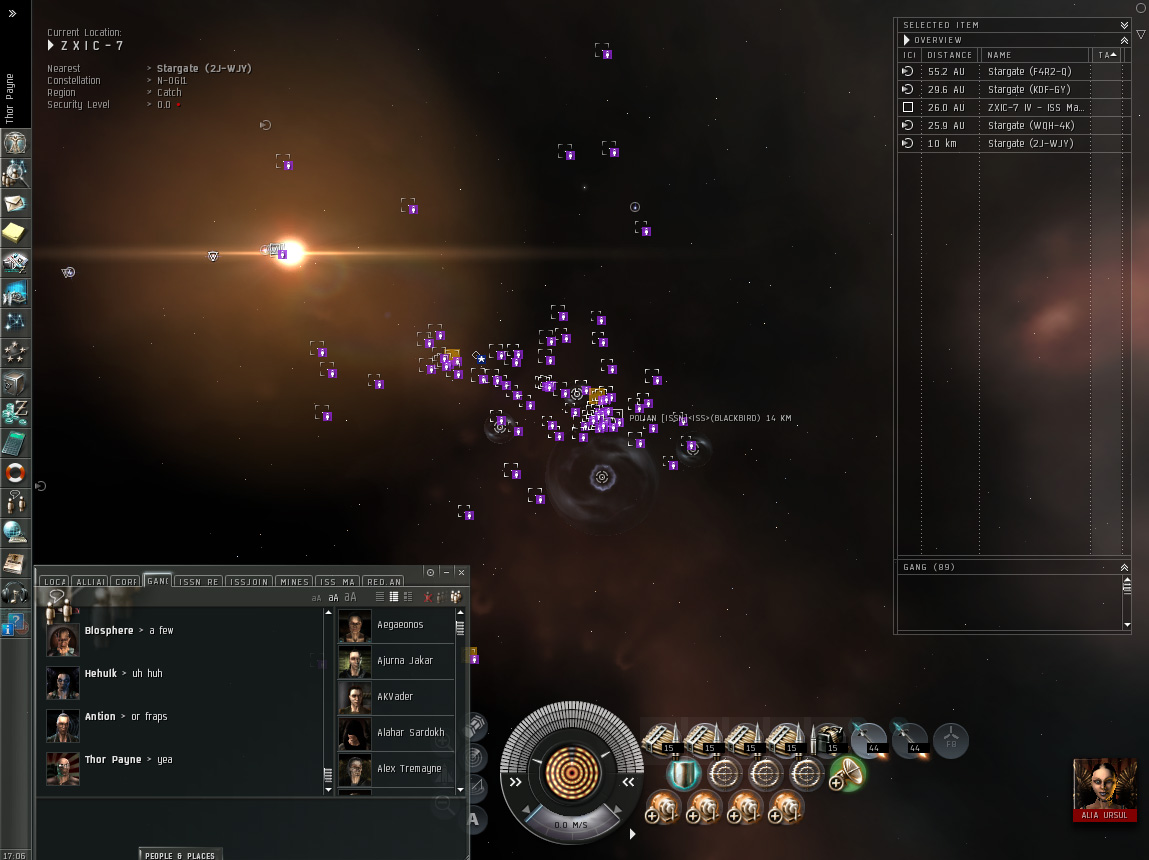Screen dimensions: 1149x860
Task: Sort the overview by the Distance column
Action: point(949,55)
